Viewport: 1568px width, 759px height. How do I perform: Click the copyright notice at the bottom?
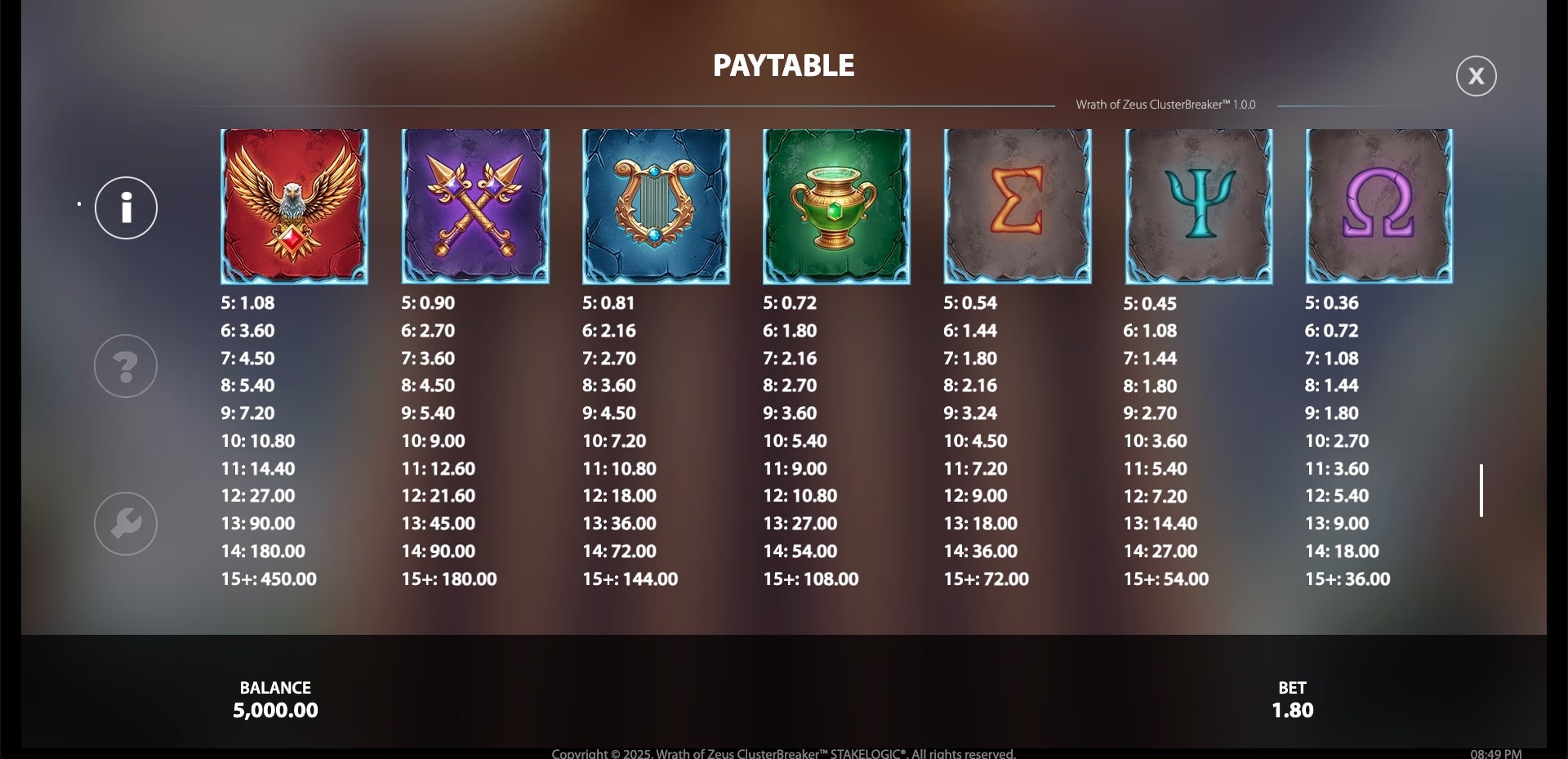click(783, 753)
